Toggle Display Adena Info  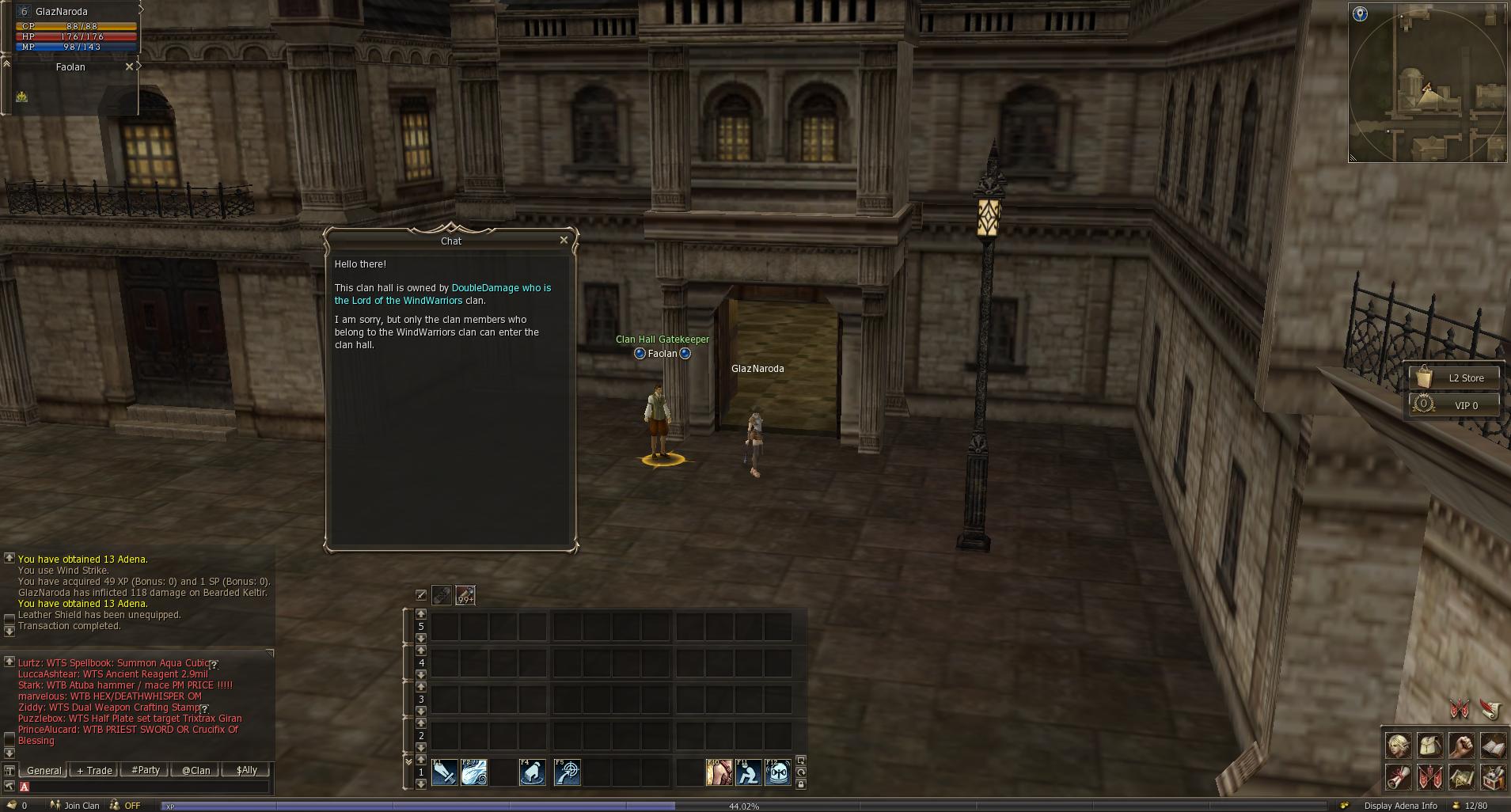(1400, 806)
